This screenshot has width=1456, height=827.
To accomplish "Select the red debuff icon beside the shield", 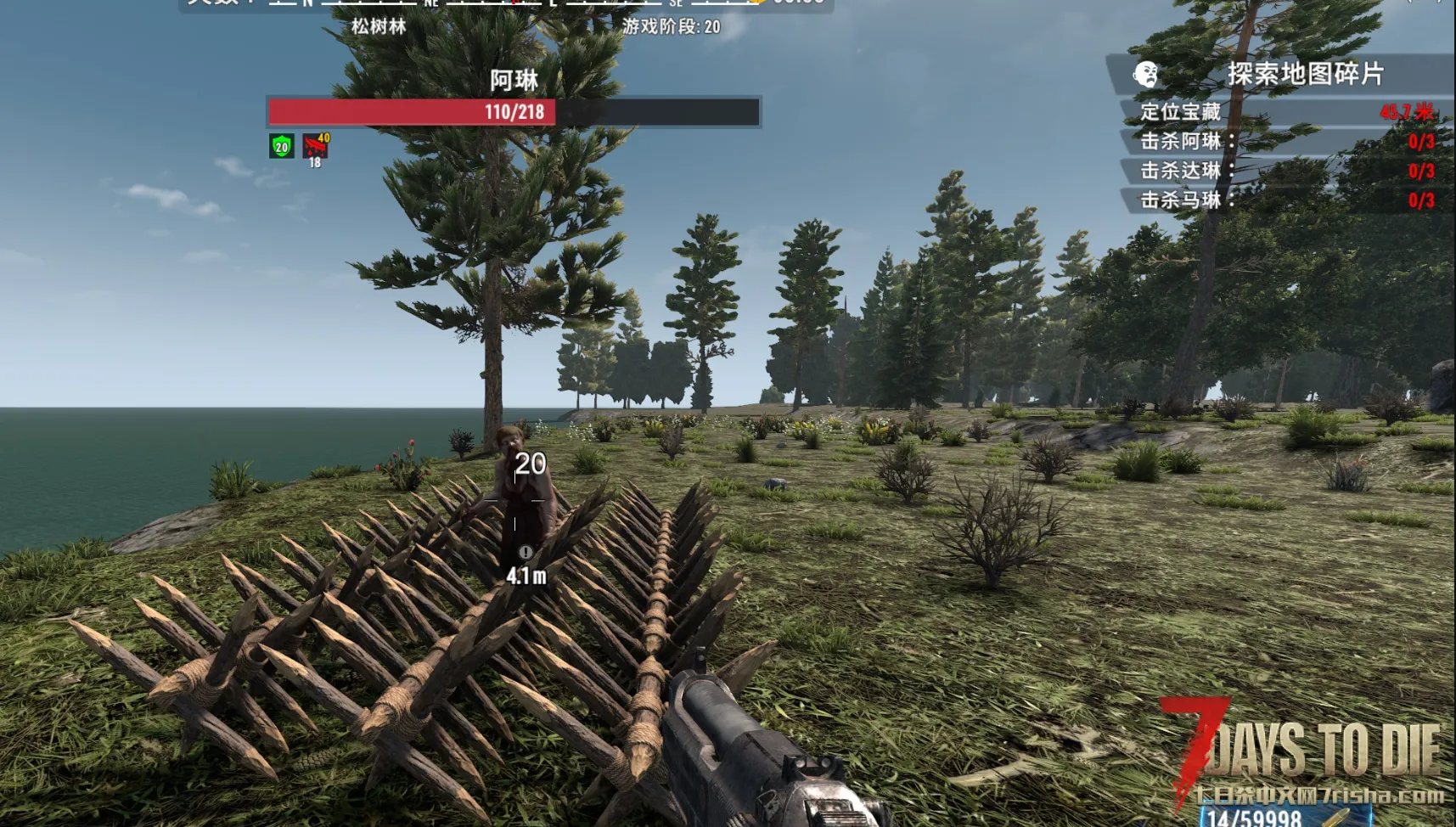I will (315, 145).
